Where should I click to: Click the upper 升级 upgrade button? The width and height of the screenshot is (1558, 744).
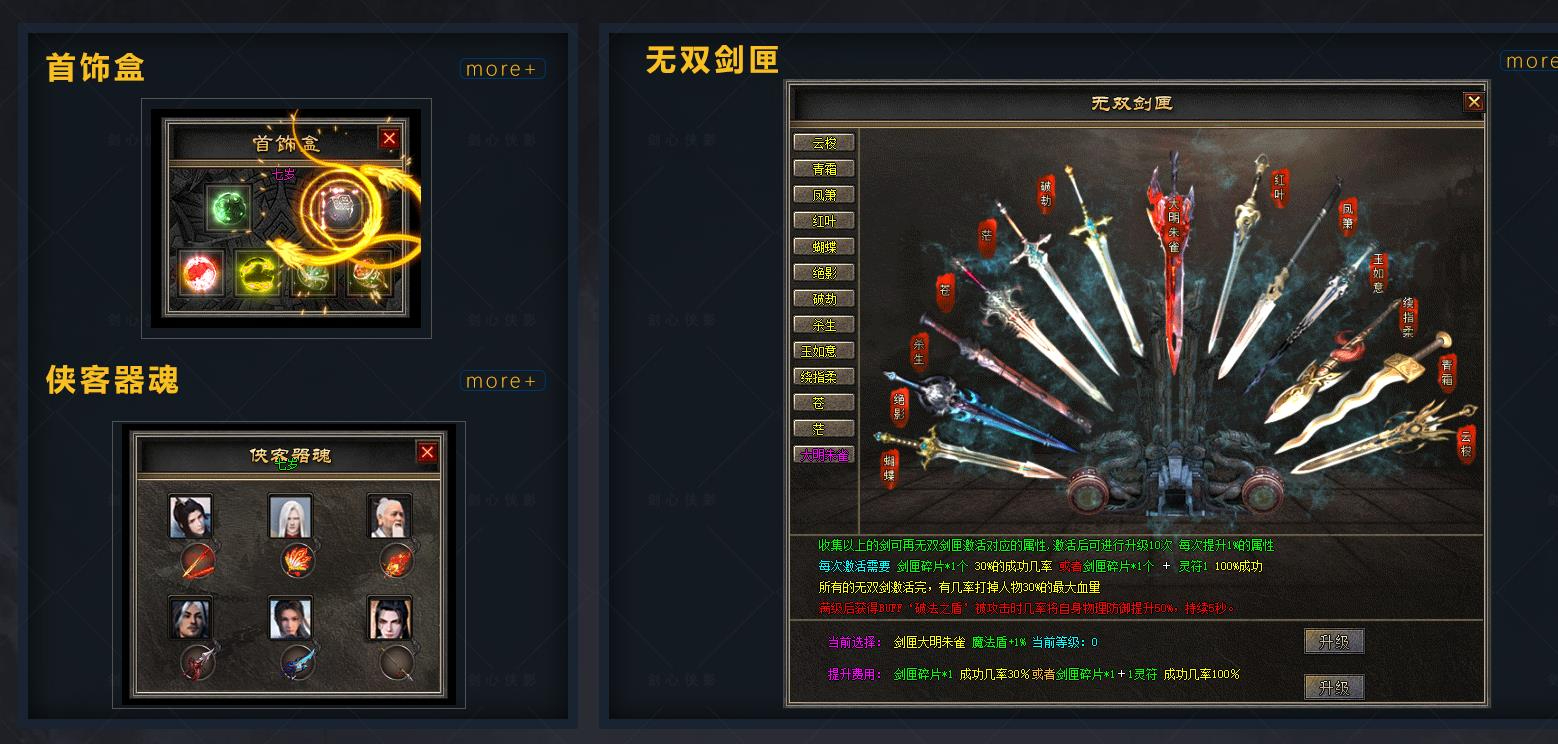point(1333,641)
